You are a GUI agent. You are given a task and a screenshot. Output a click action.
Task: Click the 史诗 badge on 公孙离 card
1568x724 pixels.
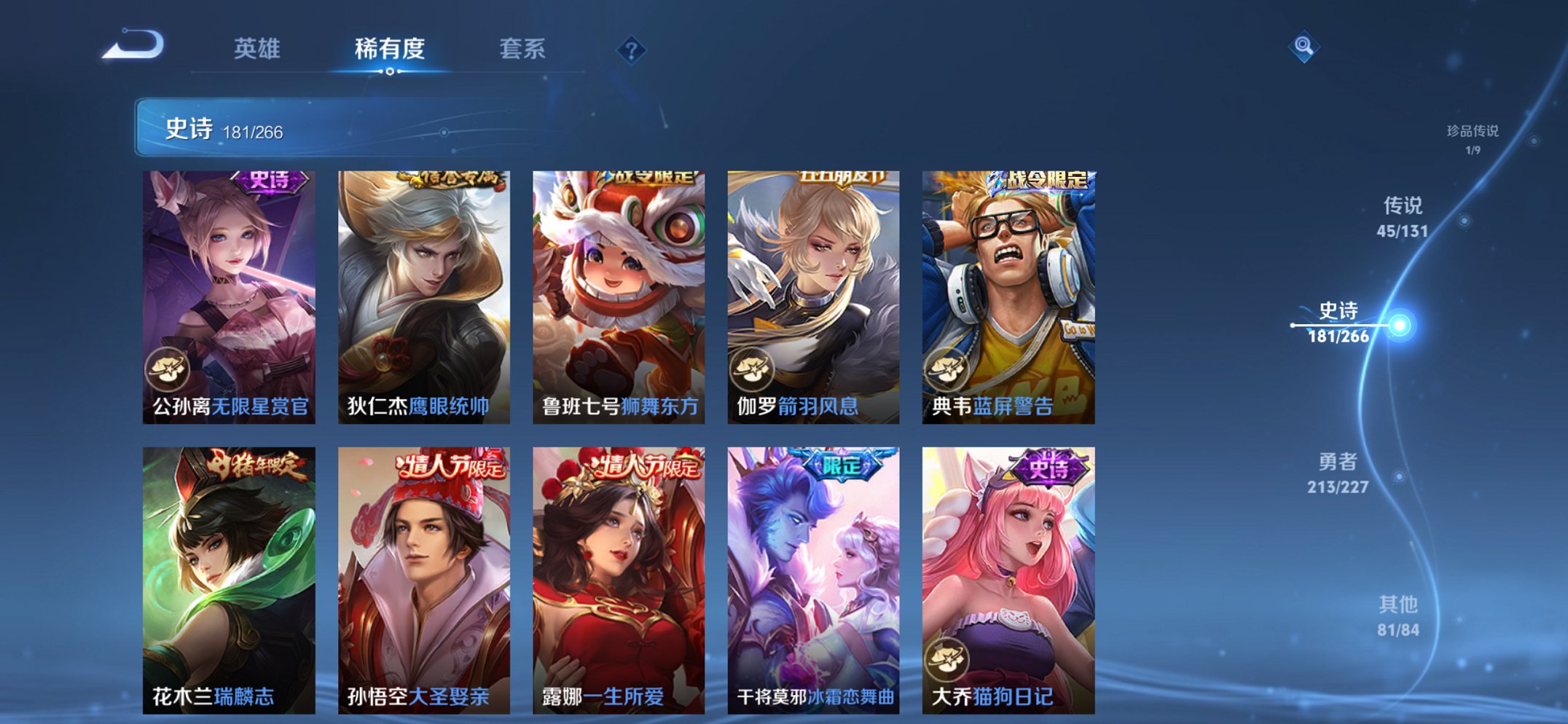point(270,182)
